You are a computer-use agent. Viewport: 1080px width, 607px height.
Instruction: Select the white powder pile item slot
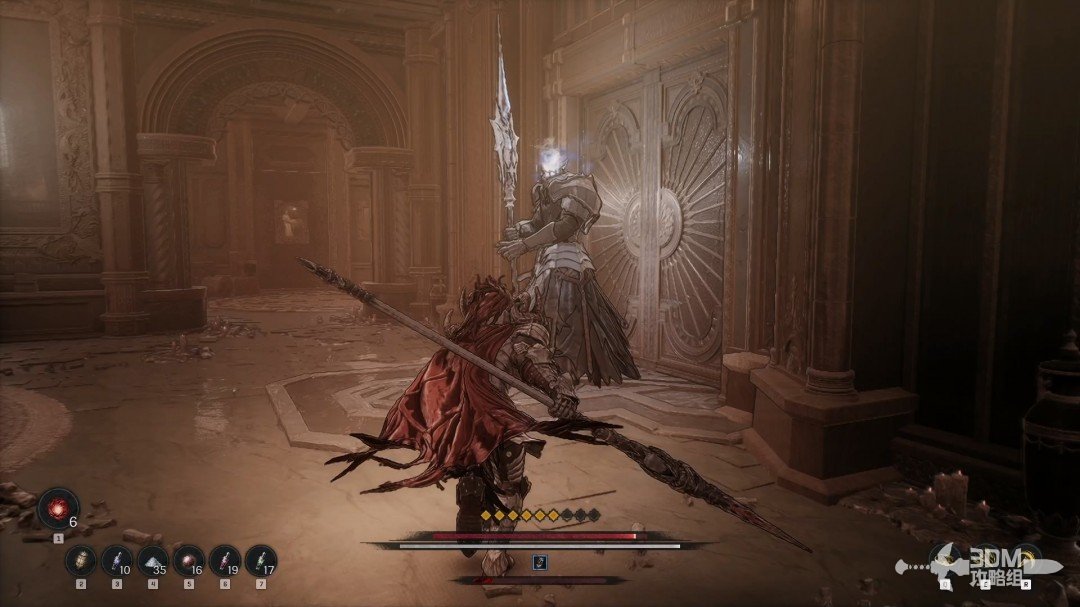152,560
